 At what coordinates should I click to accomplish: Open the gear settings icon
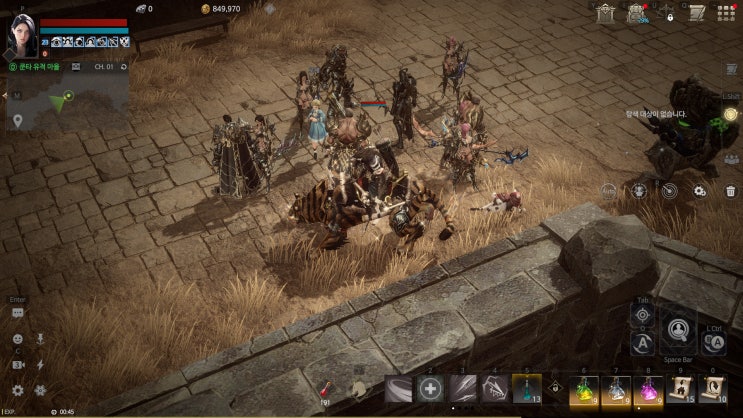pyautogui.click(x=17, y=390)
